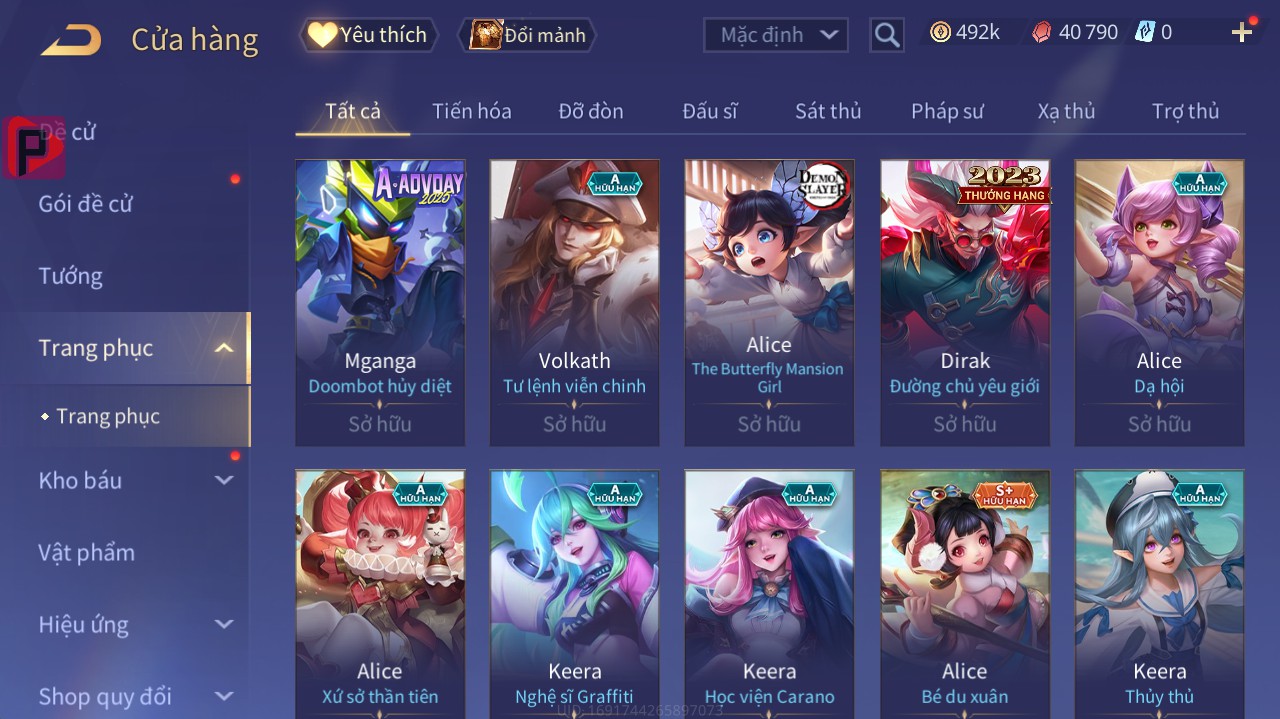
Task: Select the Pháp sư category tab
Action: pyautogui.click(x=947, y=111)
